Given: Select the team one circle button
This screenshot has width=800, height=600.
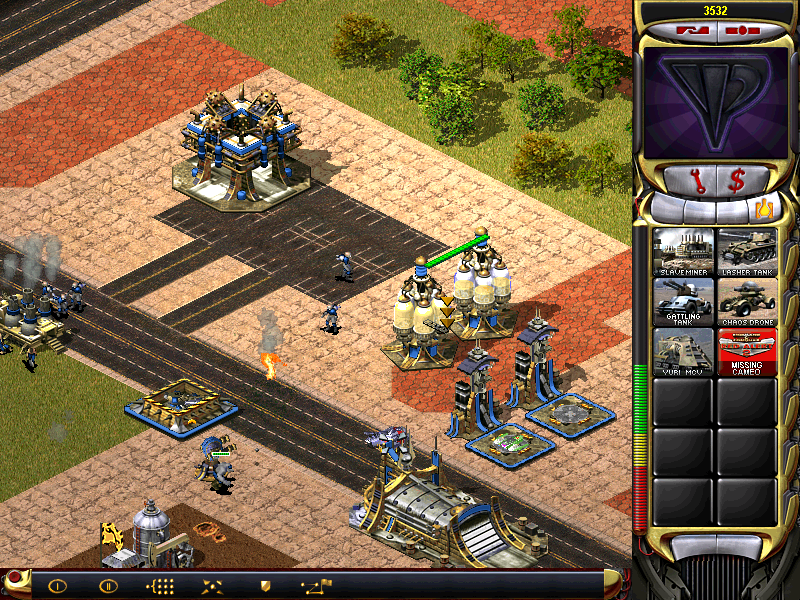Looking at the screenshot, I should coord(57,586).
